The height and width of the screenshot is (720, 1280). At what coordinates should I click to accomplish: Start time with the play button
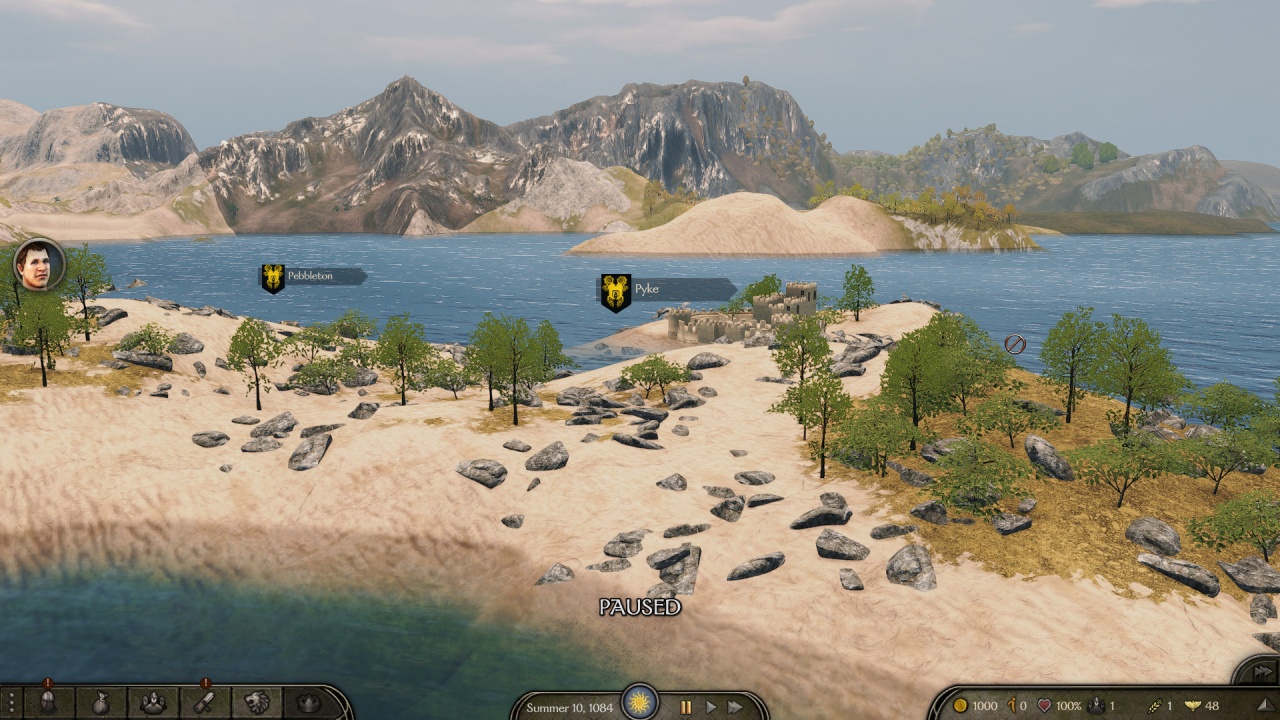pos(711,706)
